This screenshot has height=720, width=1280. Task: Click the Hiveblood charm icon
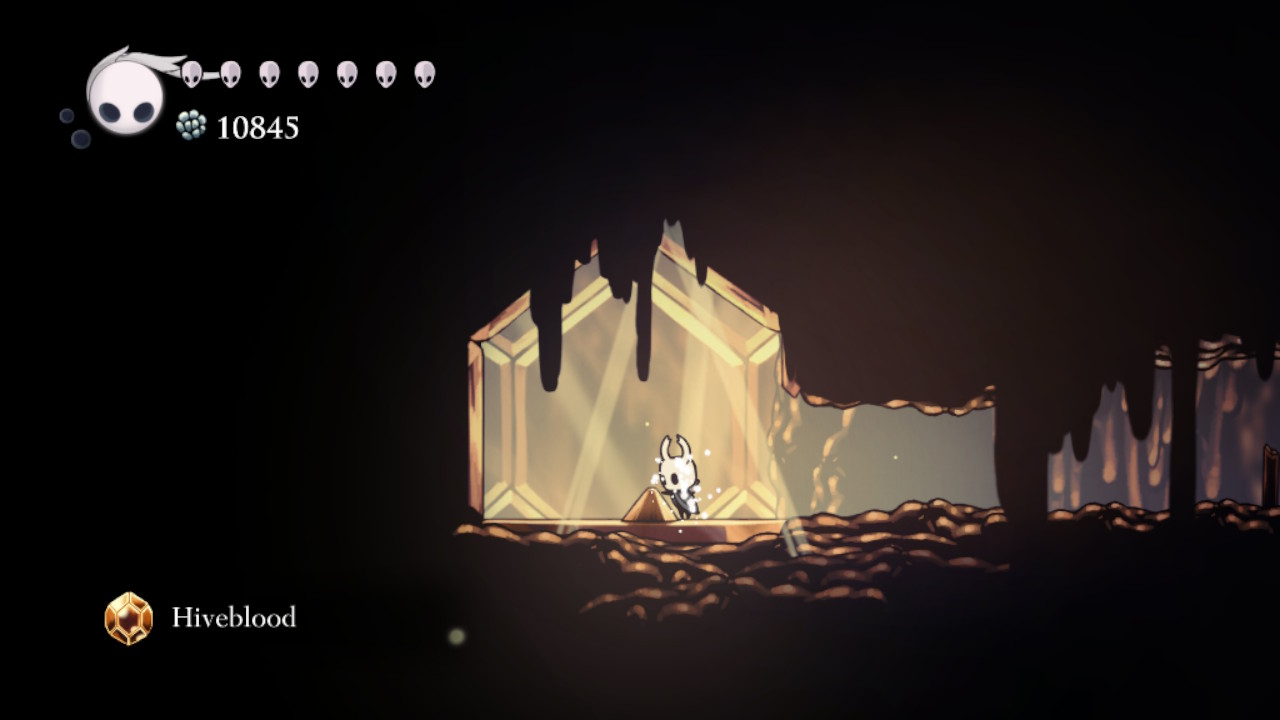click(129, 618)
